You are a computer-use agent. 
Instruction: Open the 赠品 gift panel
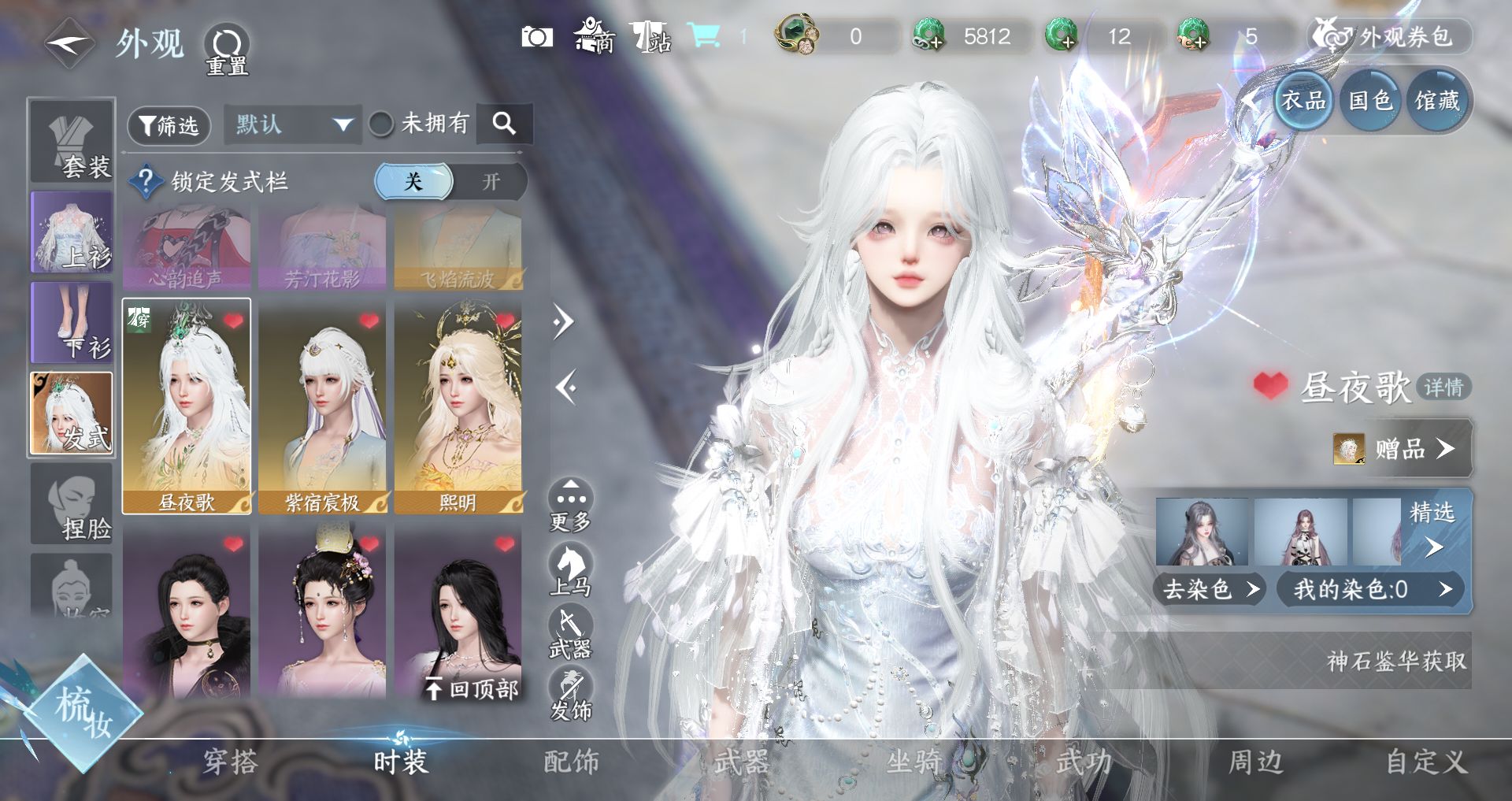(1401, 449)
